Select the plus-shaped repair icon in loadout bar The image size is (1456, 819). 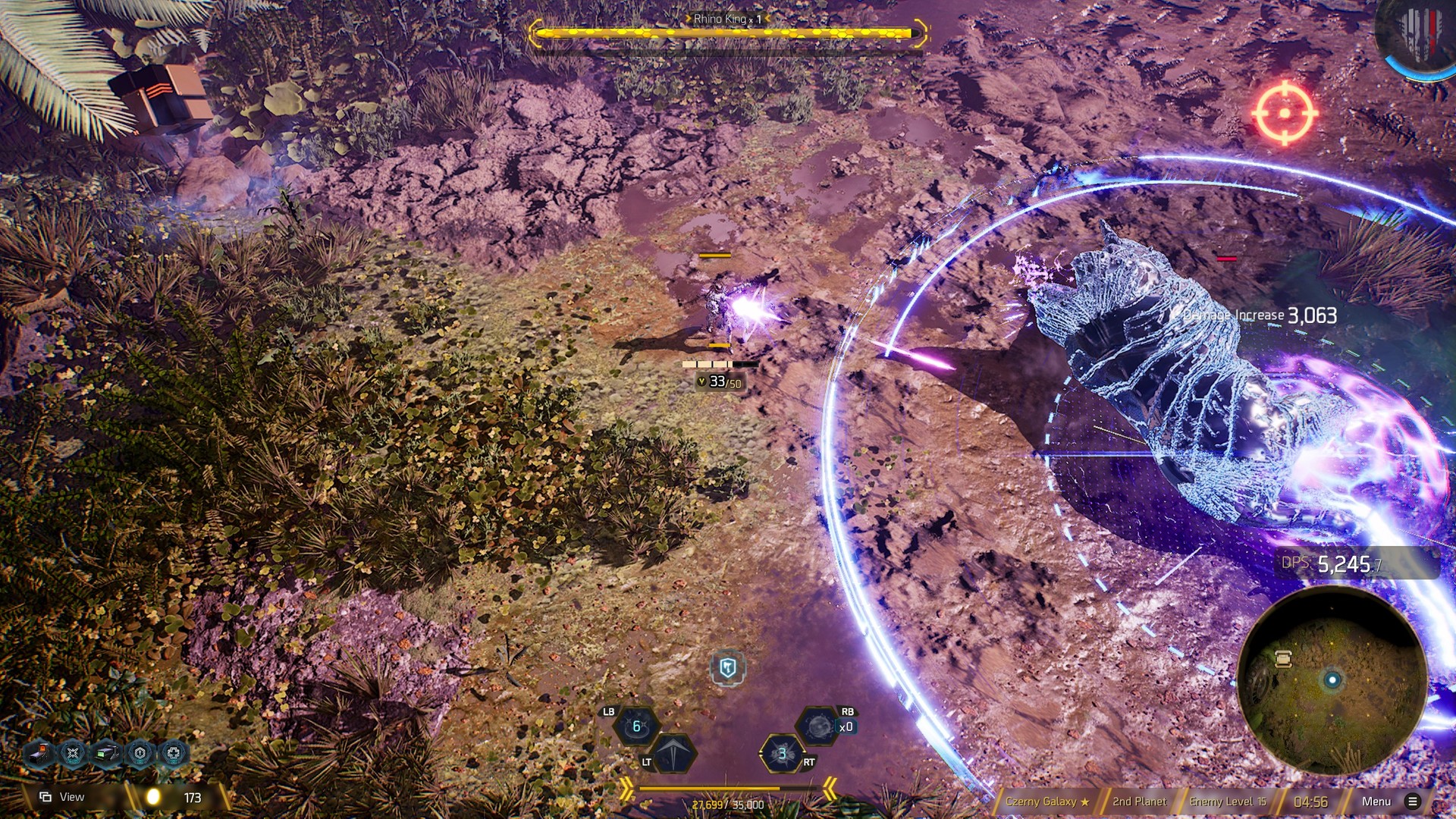pos(174,753)
